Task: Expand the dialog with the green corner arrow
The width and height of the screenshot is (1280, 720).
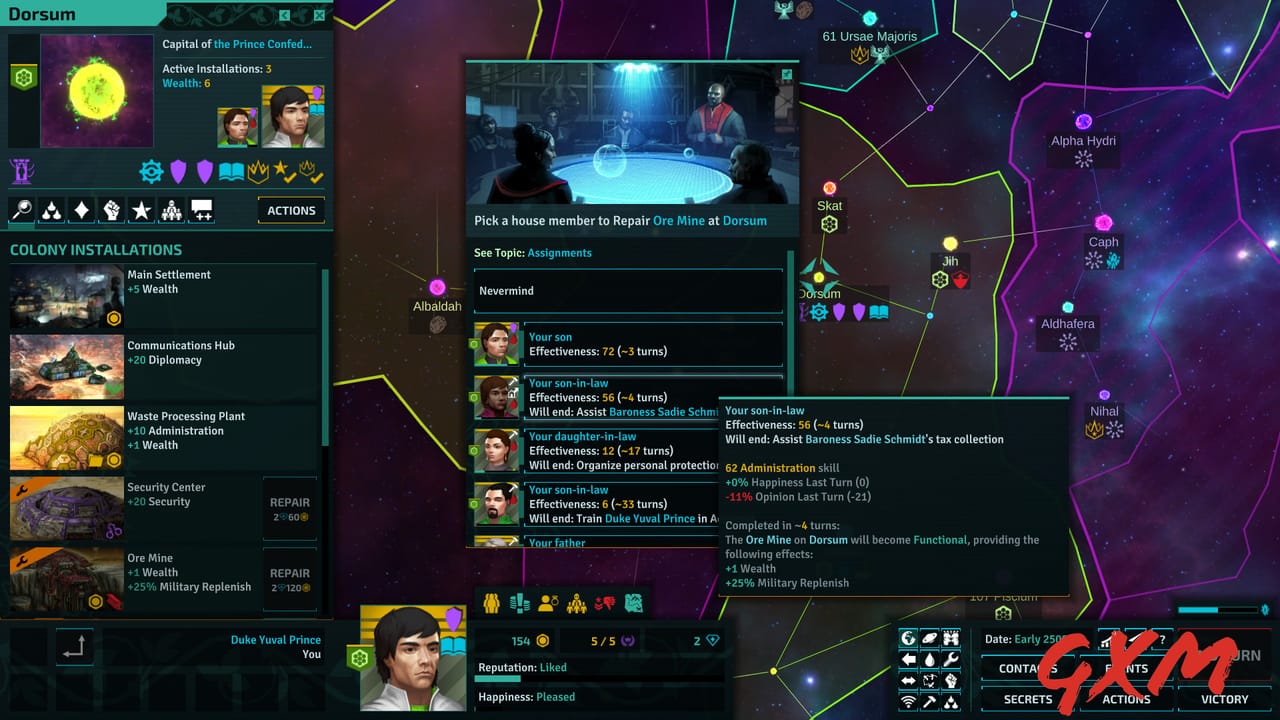Action: 787,73
